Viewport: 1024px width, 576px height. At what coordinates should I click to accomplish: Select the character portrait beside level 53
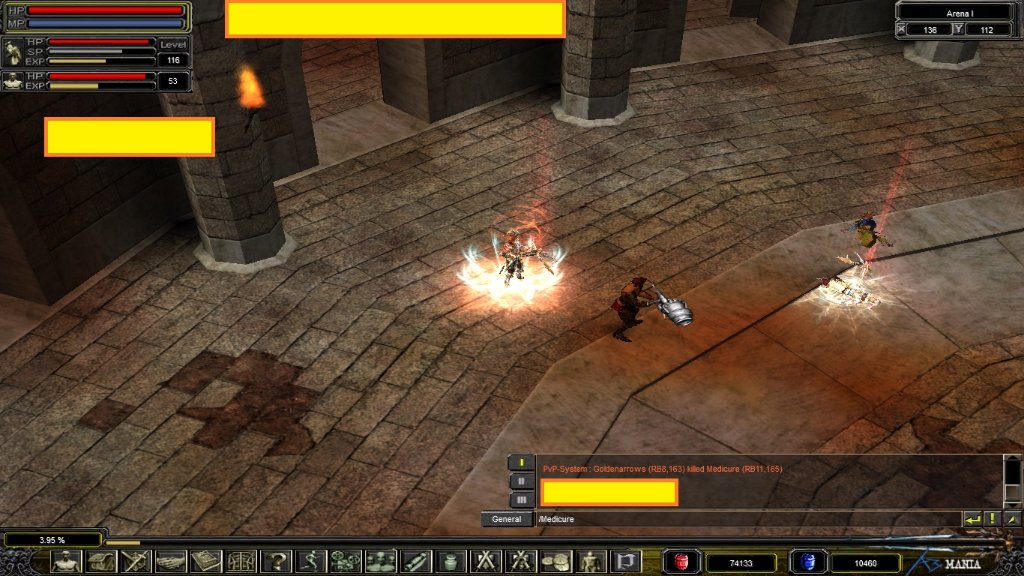pyautogui.click(x=13, y=81)
